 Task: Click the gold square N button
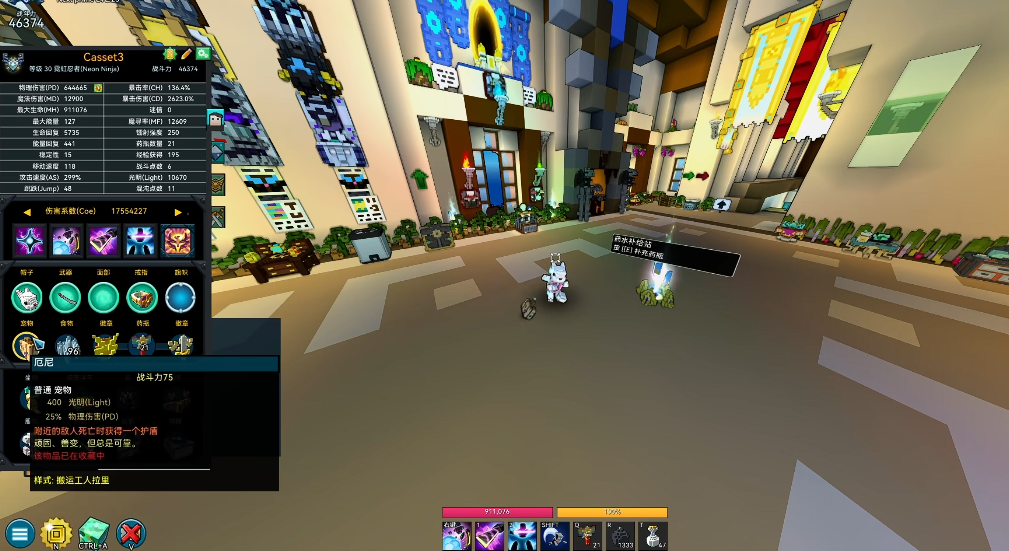[56, 532]
